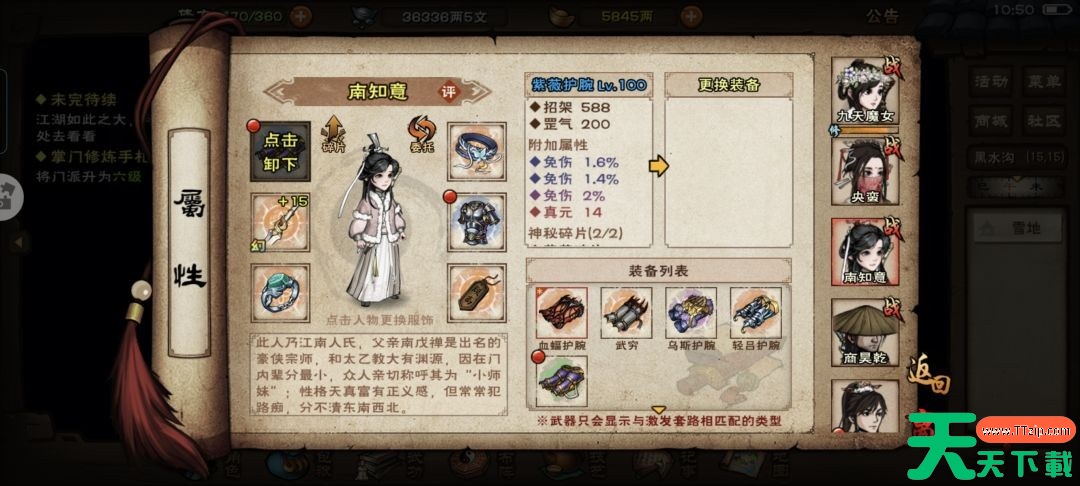Choose 血蝠护腕 from the equipment list

click(x=562, y=315)
